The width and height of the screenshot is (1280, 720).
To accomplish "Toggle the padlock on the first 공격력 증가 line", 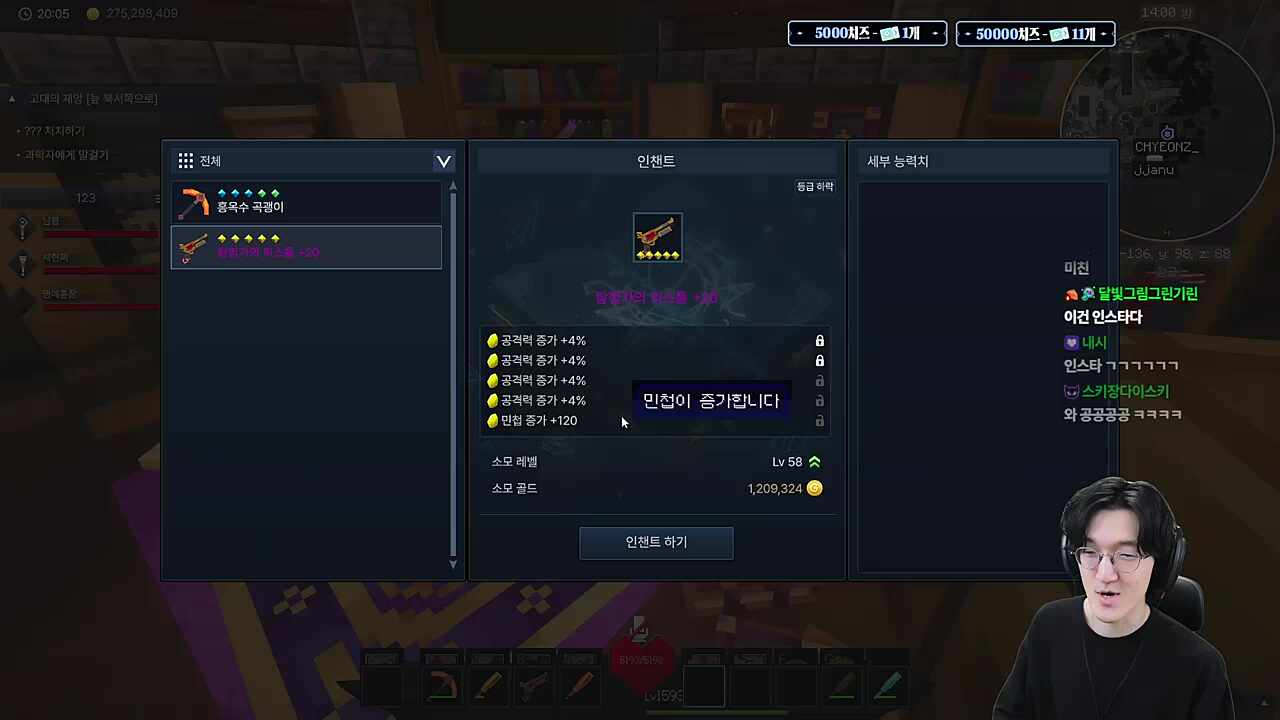I will click(819, 340).
